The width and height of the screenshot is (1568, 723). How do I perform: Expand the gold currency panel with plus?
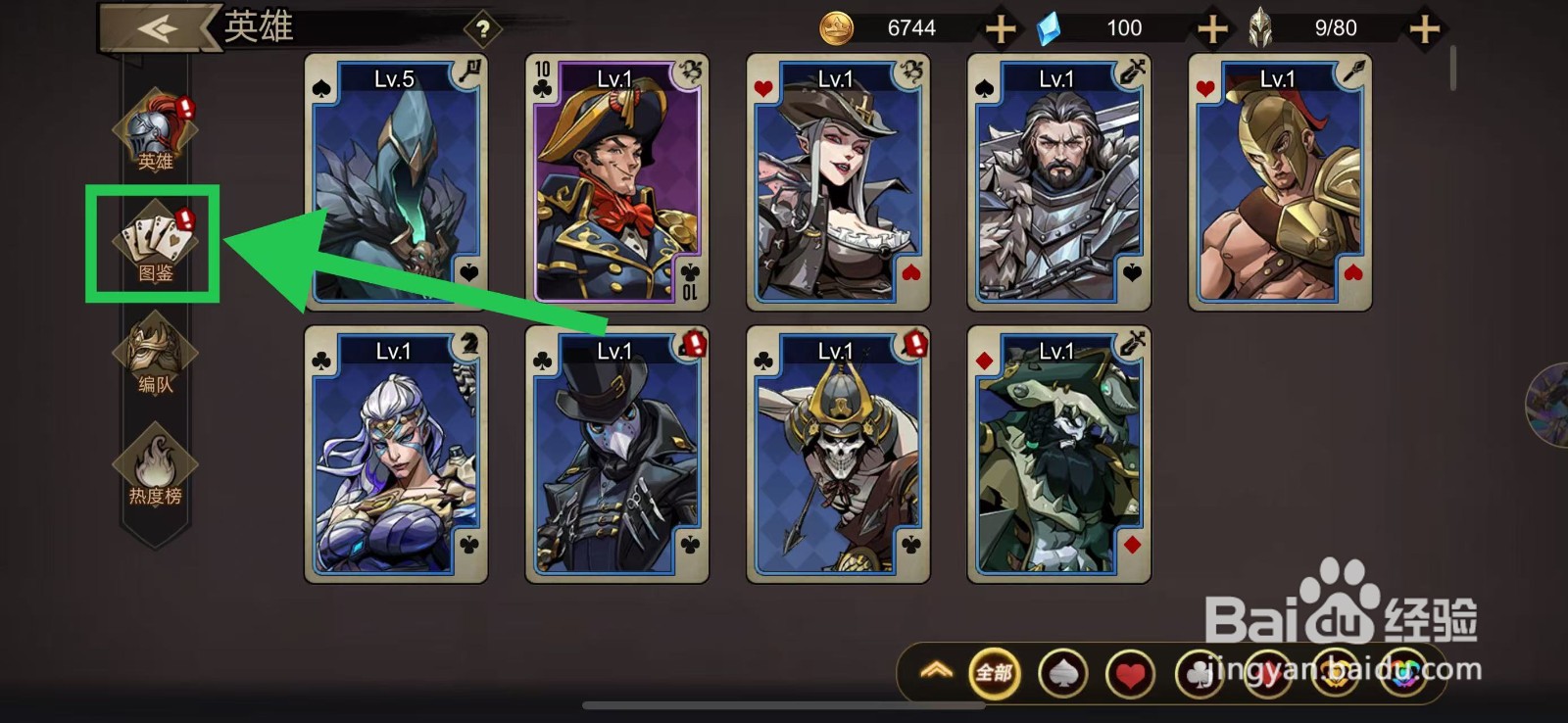[x=1000, y=27]
